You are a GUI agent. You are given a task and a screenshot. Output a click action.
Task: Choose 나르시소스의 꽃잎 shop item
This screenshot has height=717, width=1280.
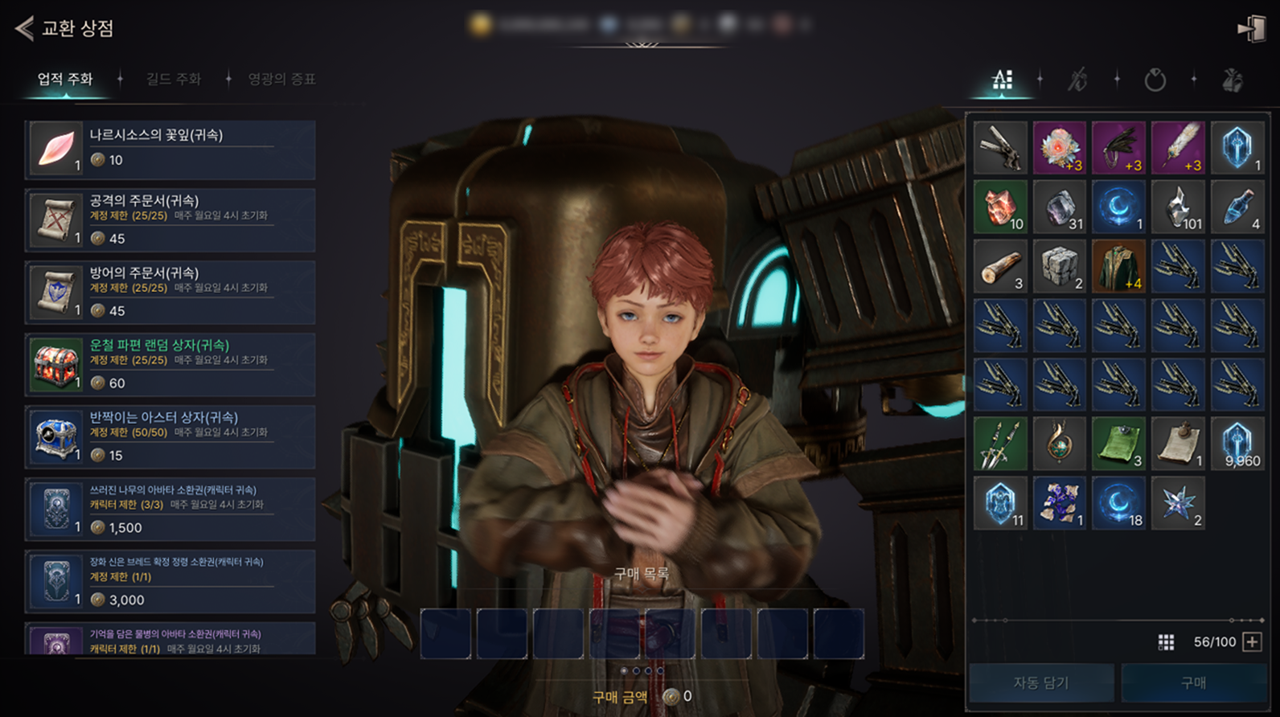[170, 146]
